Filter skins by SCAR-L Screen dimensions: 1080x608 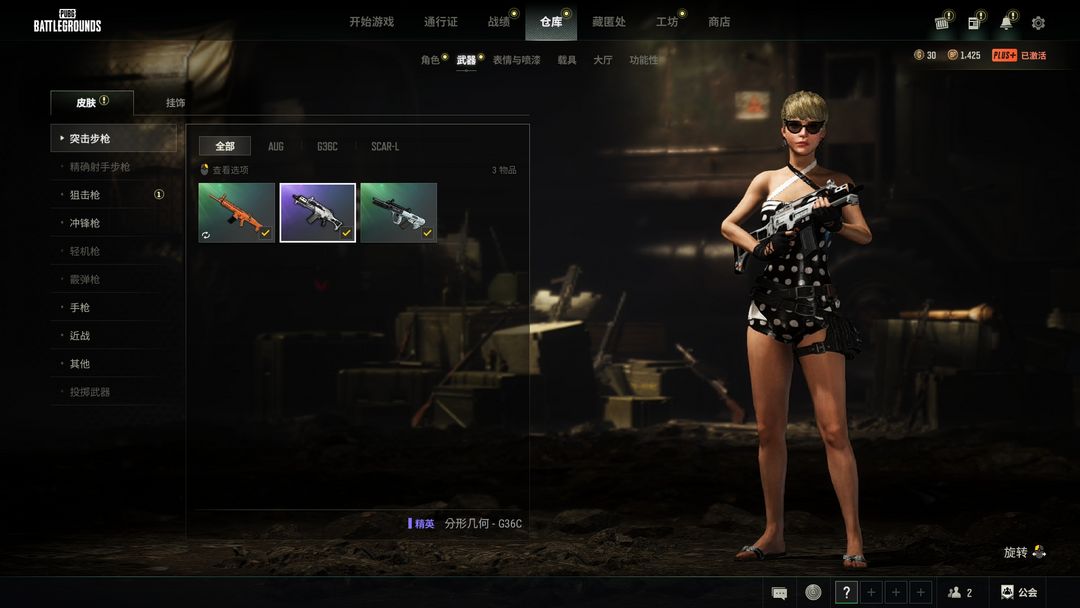click(385, 146)
